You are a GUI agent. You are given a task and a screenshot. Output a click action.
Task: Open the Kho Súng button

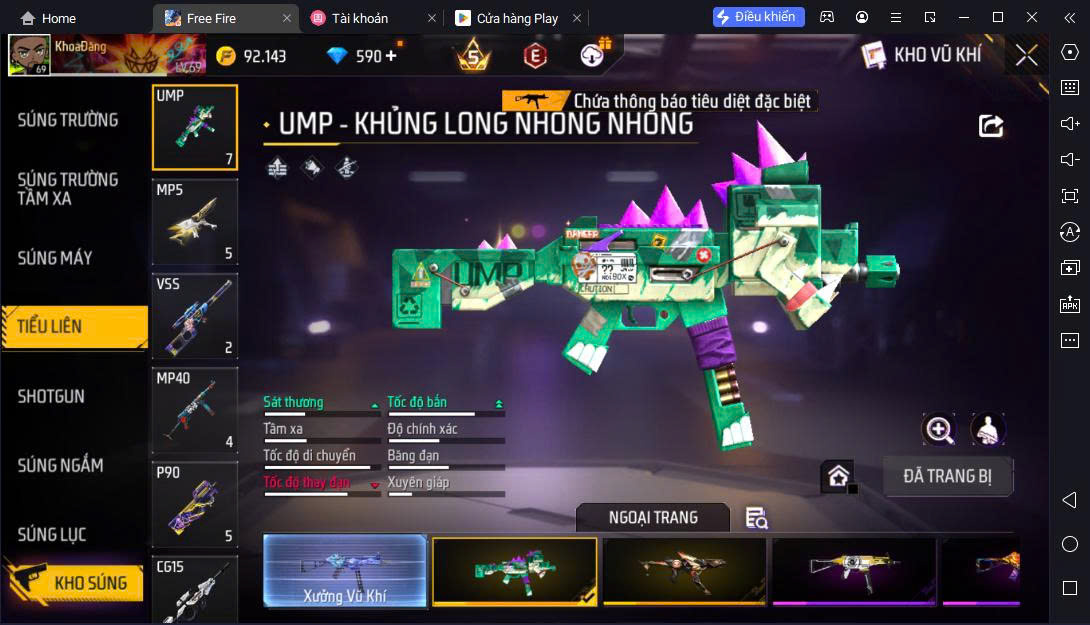pos(74,583)
